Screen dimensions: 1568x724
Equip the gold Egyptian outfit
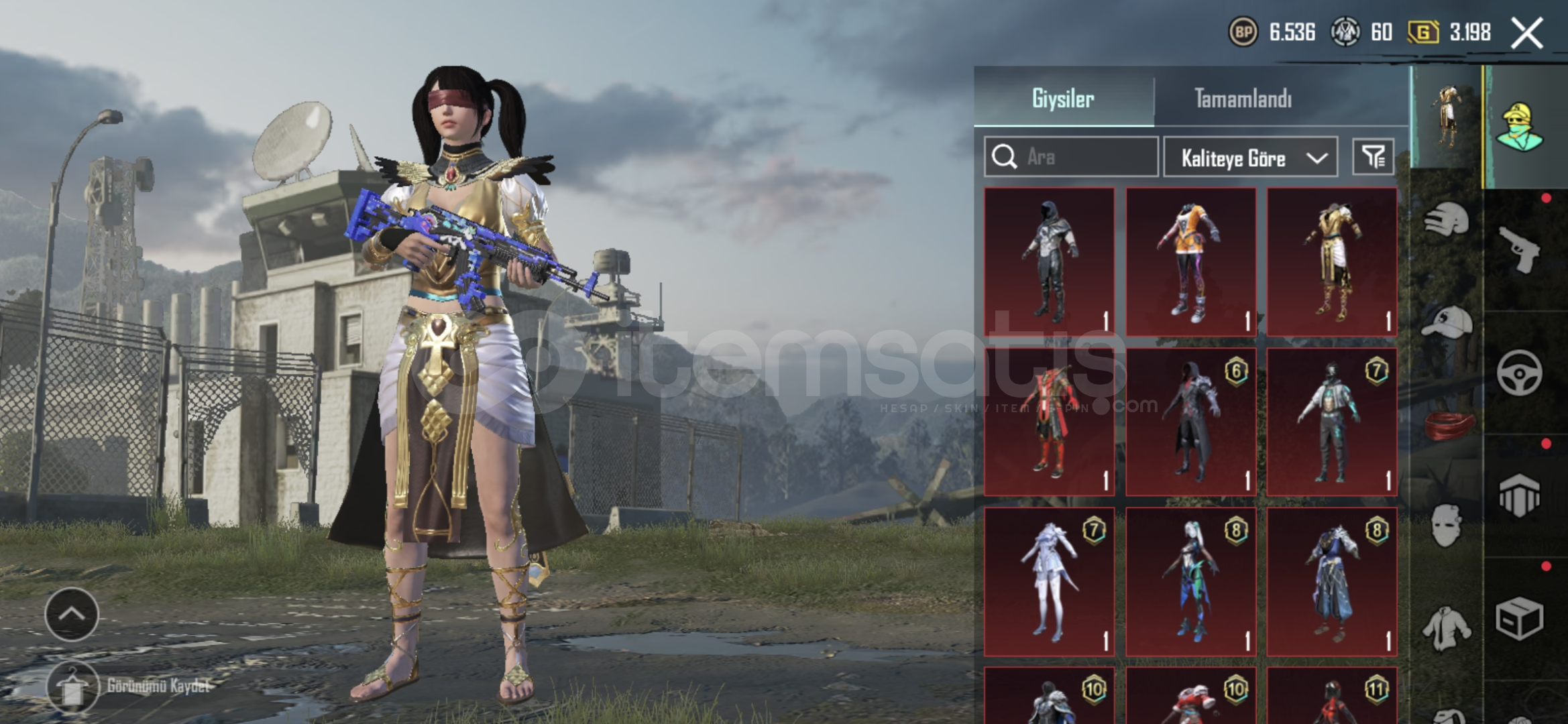point(1332,261)
